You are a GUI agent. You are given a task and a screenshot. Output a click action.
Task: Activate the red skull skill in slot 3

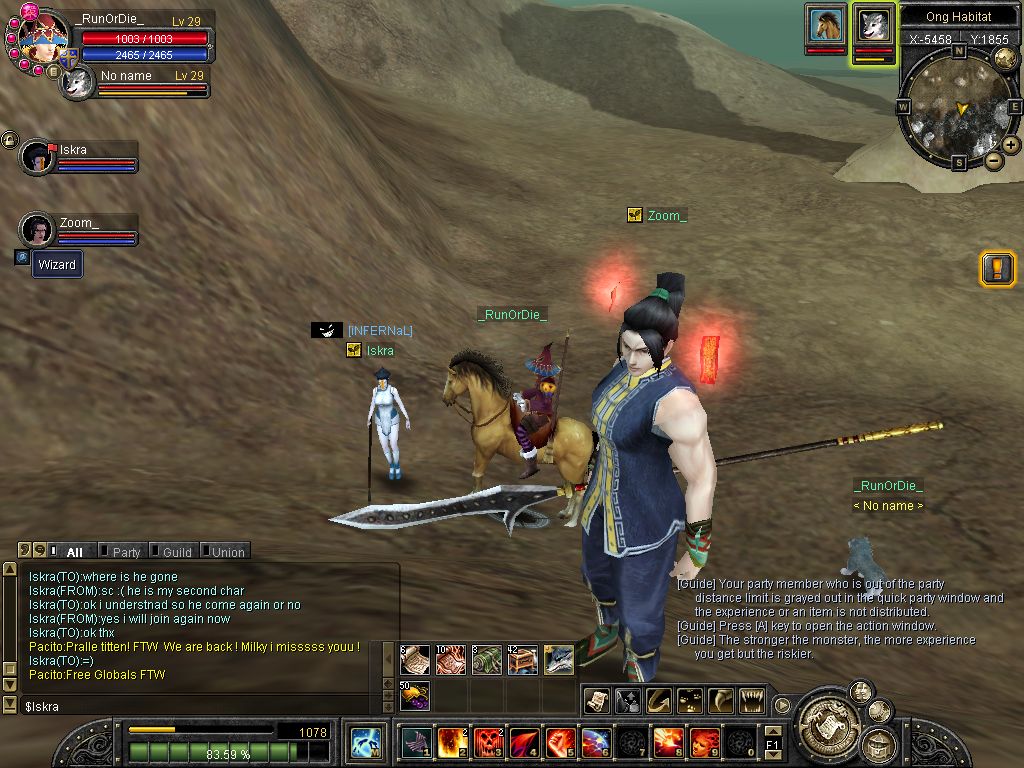coord(488,743)
